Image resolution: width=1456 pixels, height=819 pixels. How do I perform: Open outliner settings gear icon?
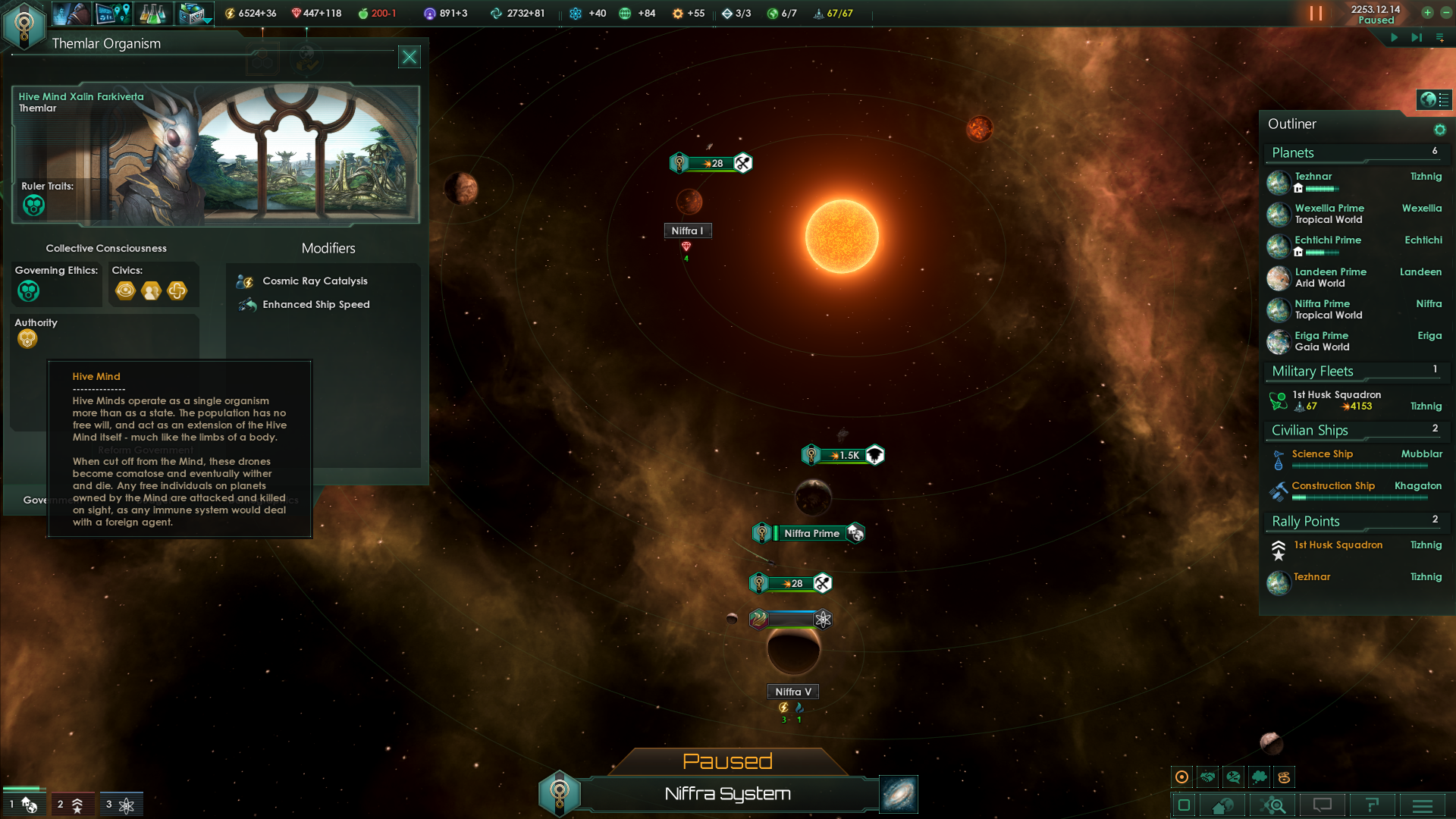[1439, 130]
